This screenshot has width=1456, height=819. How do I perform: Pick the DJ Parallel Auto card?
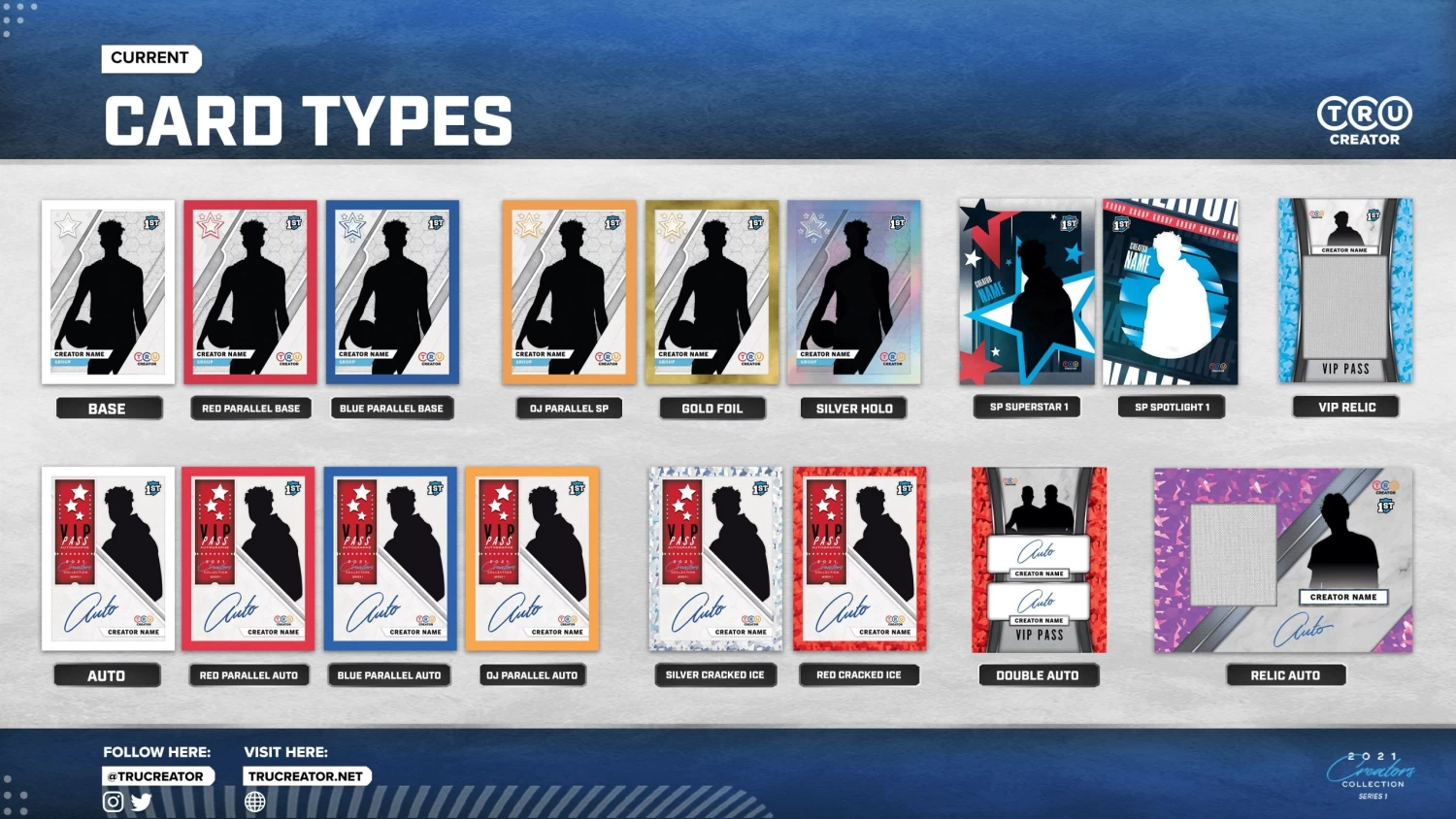click(532, 558)
